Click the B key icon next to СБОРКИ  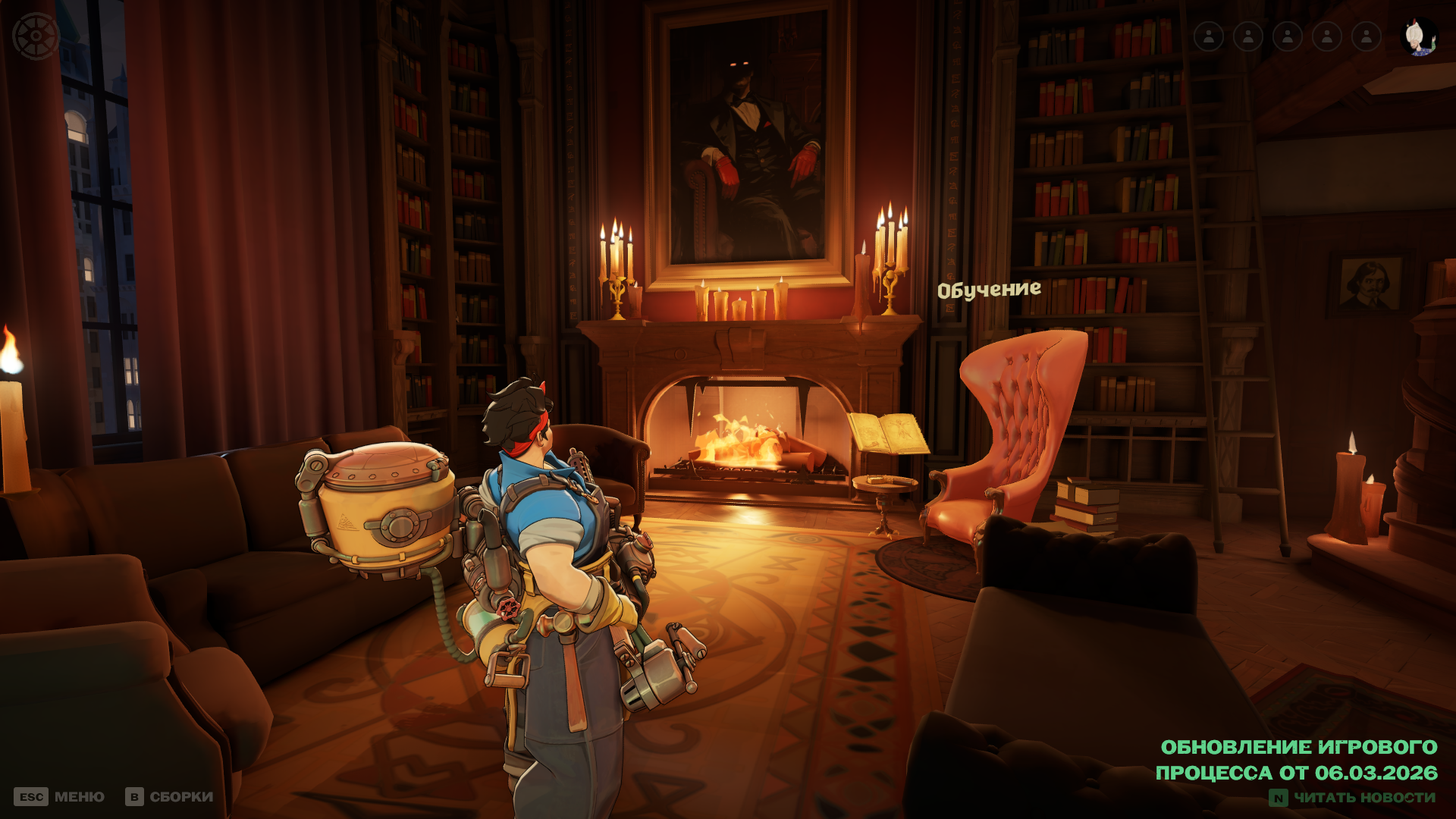(133, 797)
